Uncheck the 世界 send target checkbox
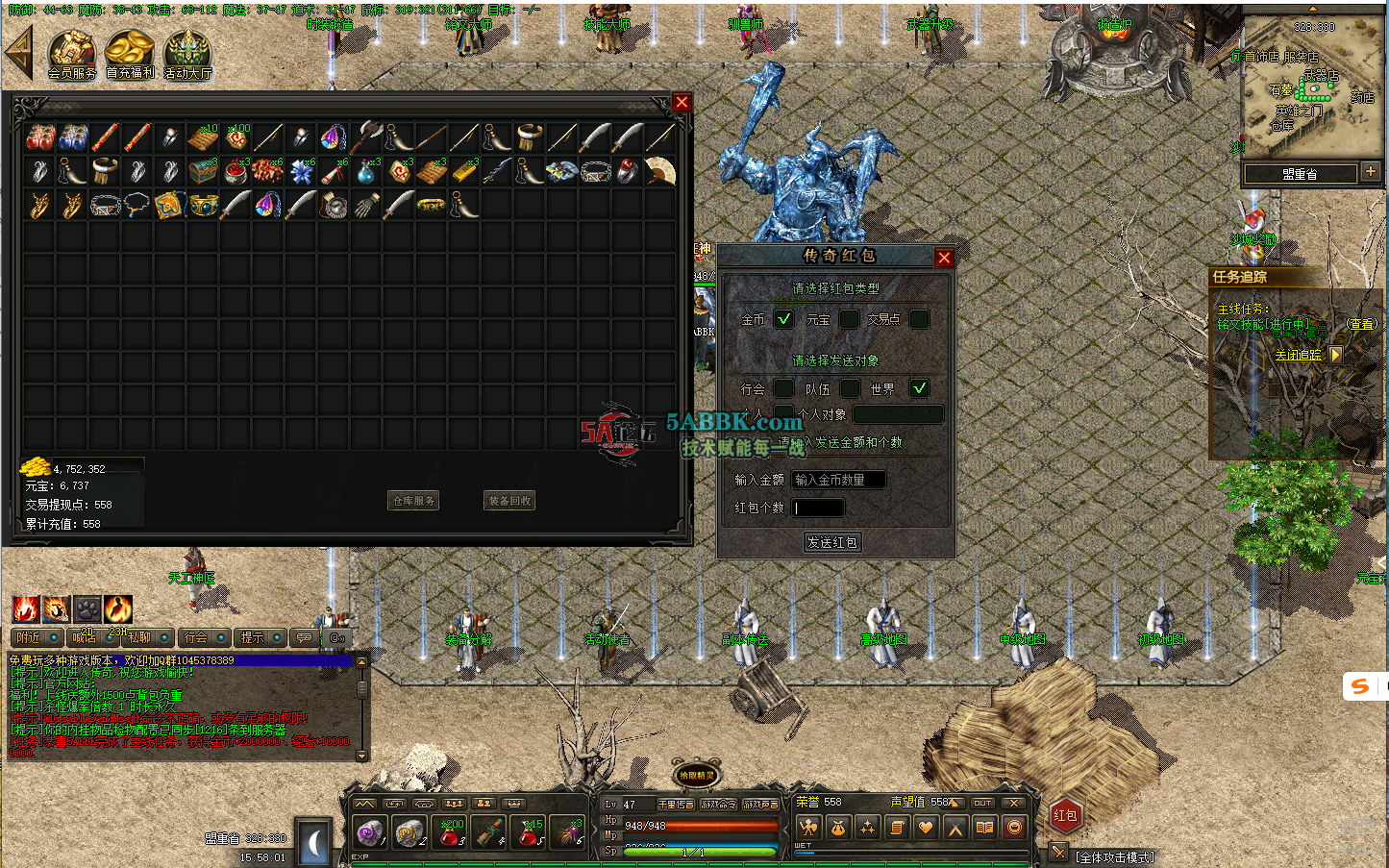This screenshot has height=868, width=1389. click(x=919, y=388)
